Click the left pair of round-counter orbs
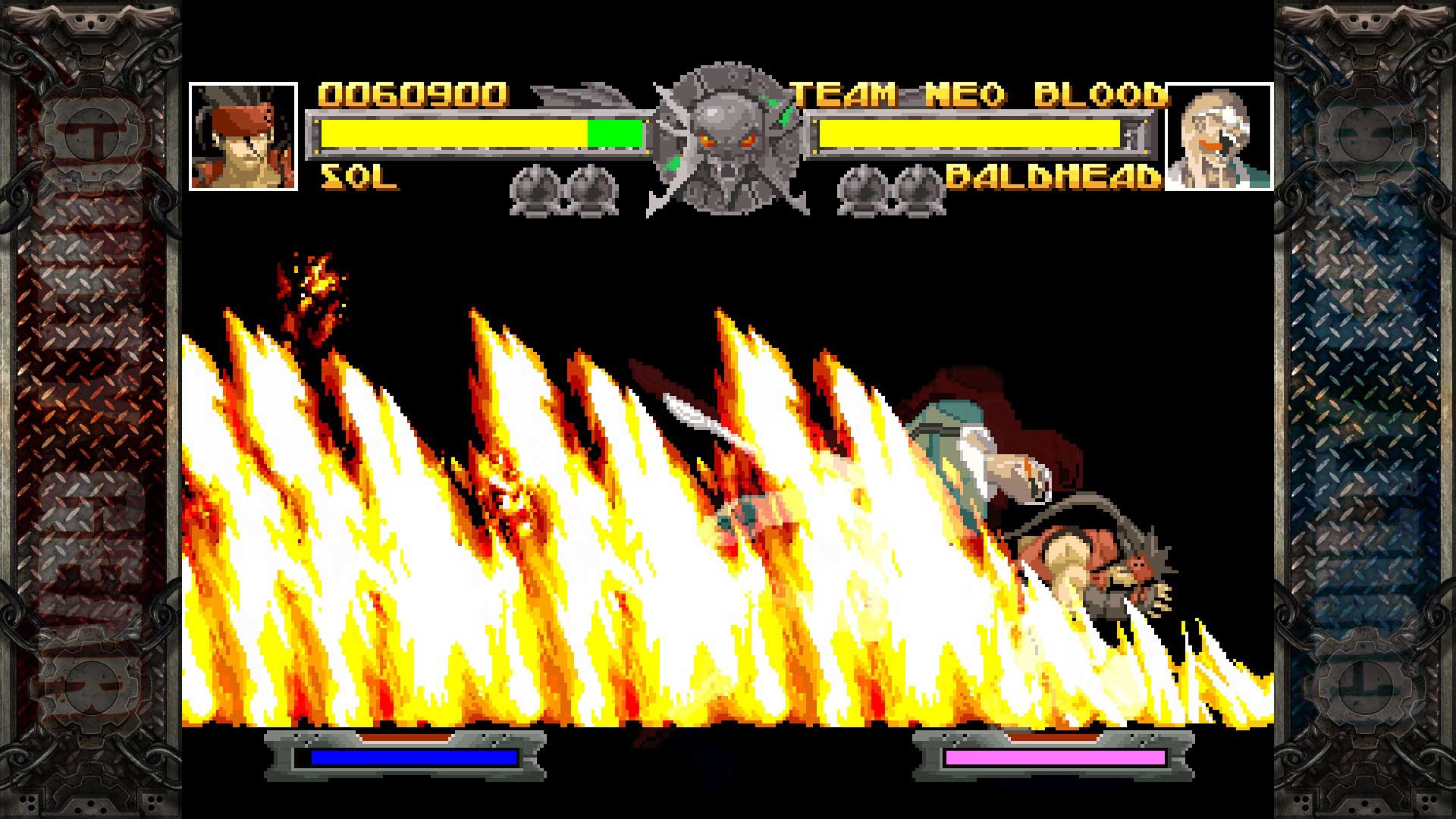The height and width of the screenshot is (819, 1456). coord(565,190)
